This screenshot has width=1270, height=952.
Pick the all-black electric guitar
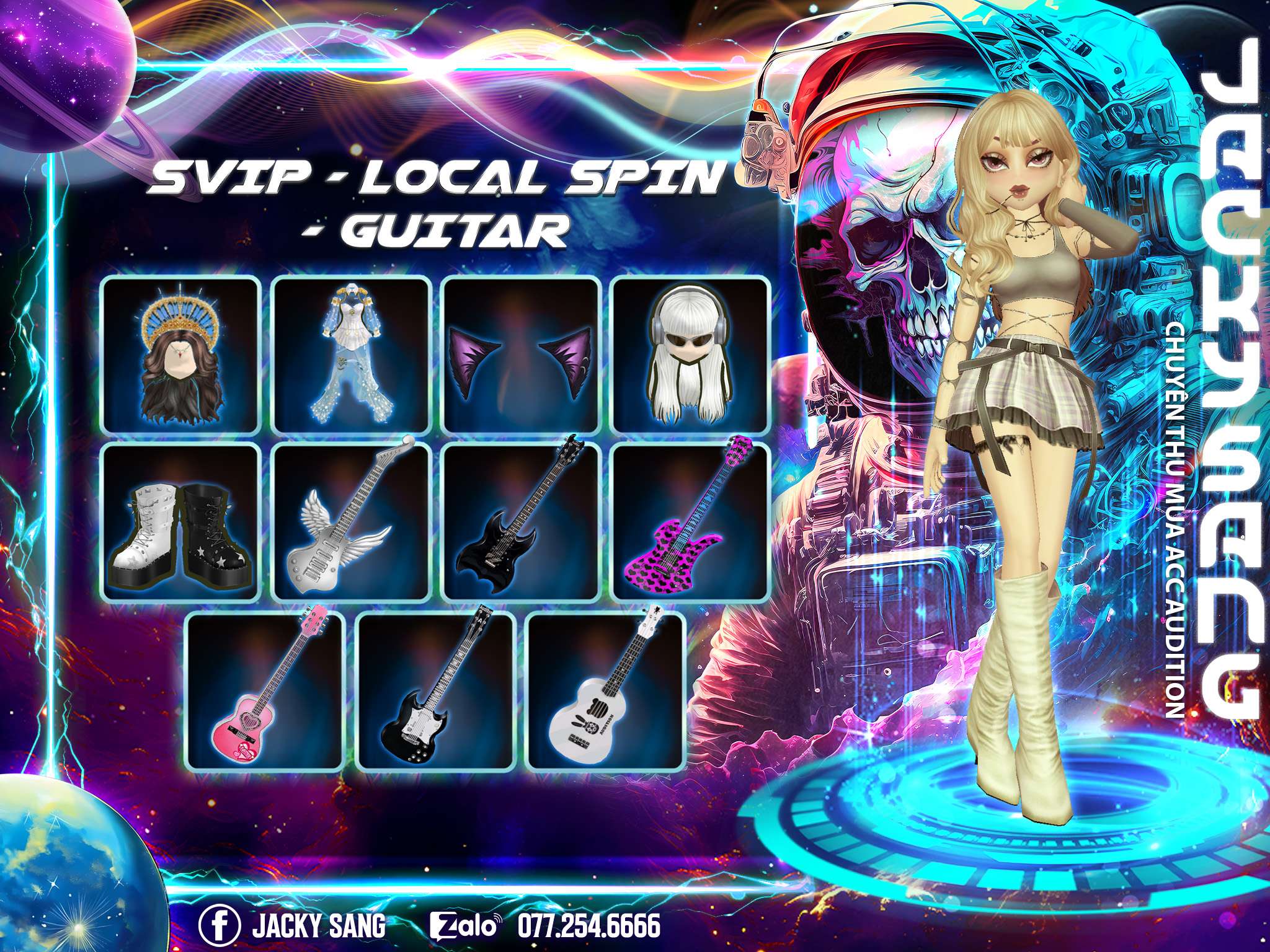522,521
